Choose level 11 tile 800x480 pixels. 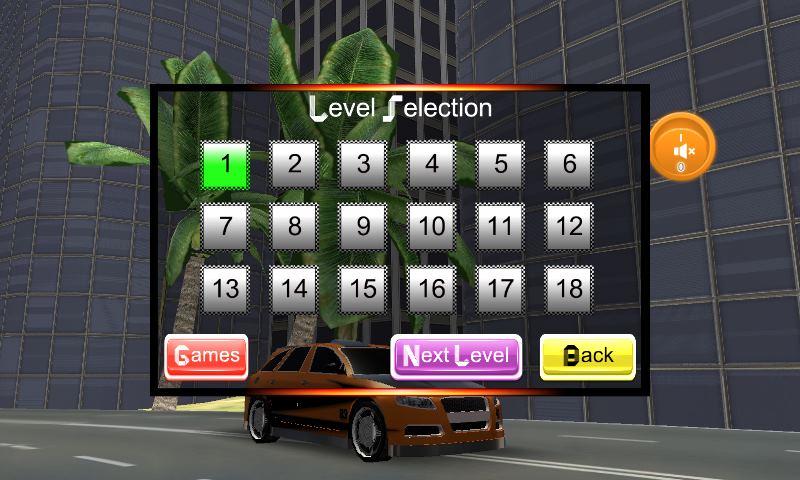coord(501,226)
